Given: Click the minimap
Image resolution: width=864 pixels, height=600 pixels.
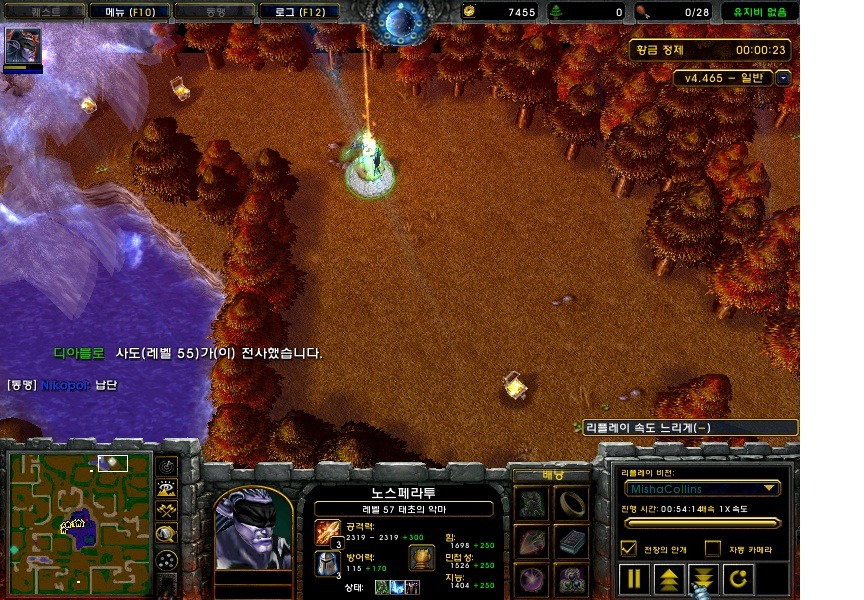Looking at the screenshot, I should [x=78, y=521].
